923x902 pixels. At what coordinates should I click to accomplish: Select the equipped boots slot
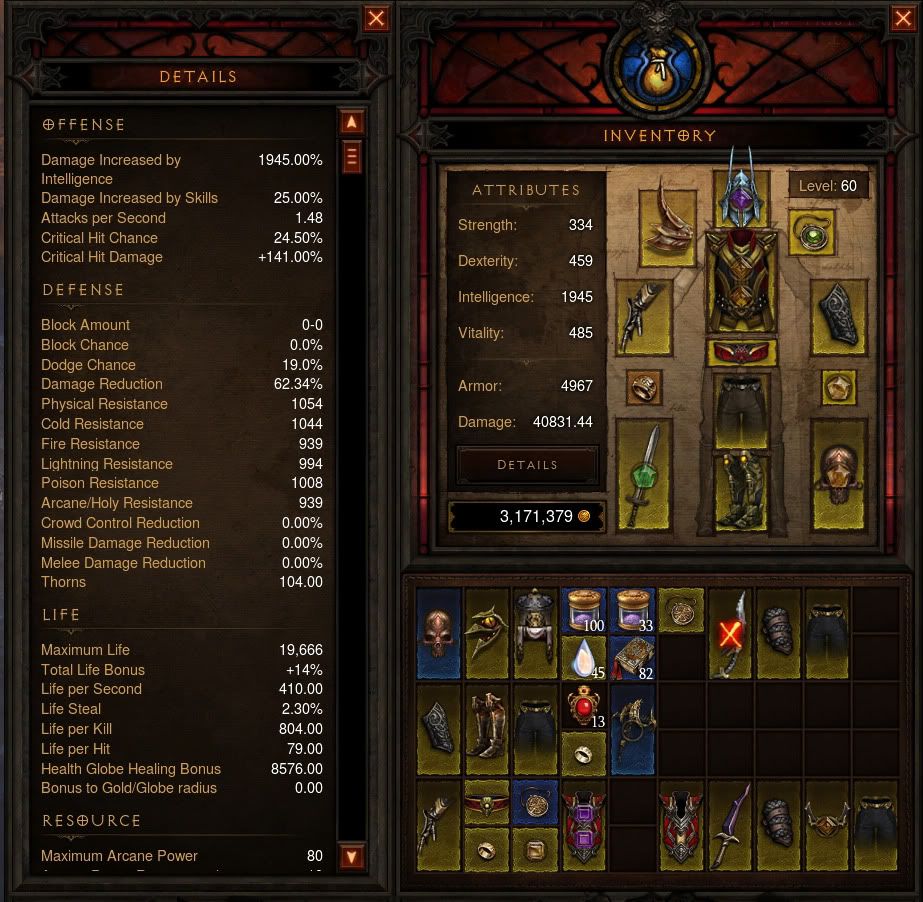click(x=740, y=488)
